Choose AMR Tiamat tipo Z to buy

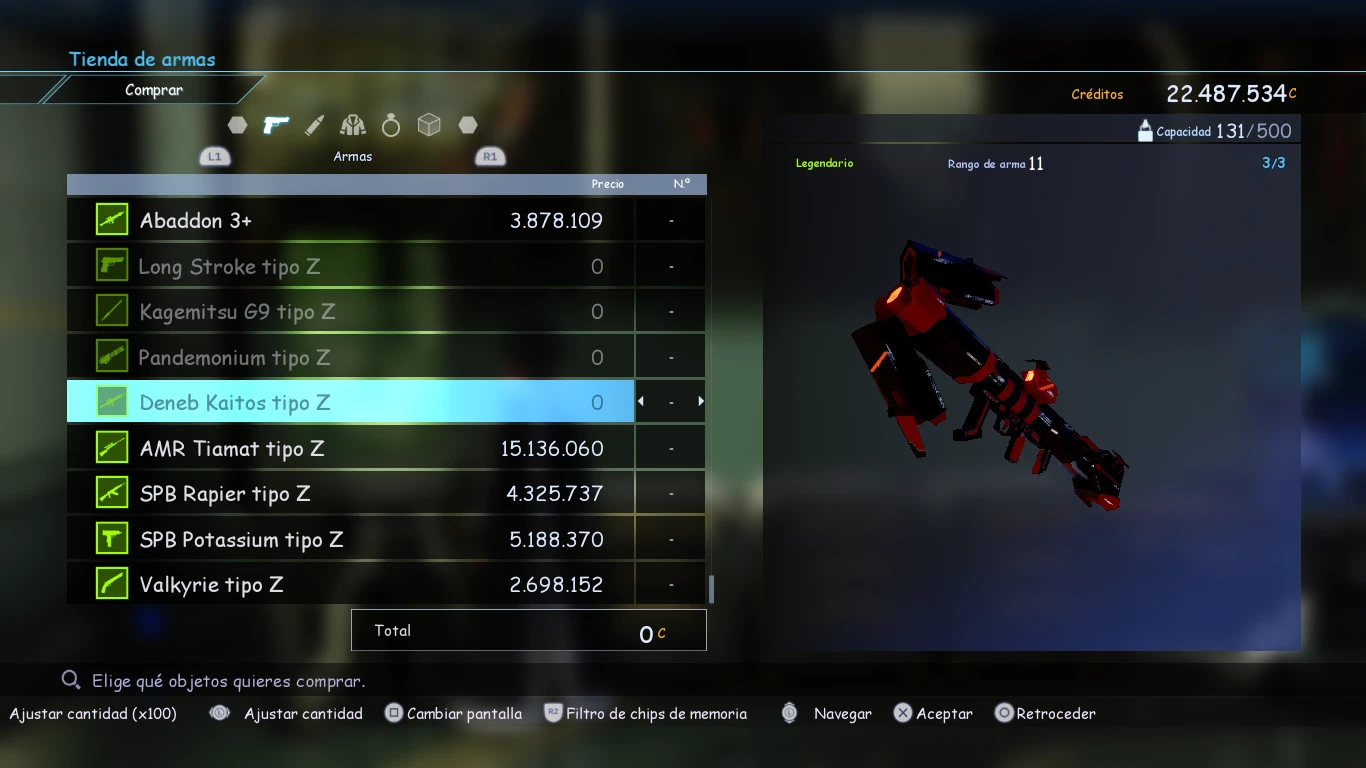[350, 448]
